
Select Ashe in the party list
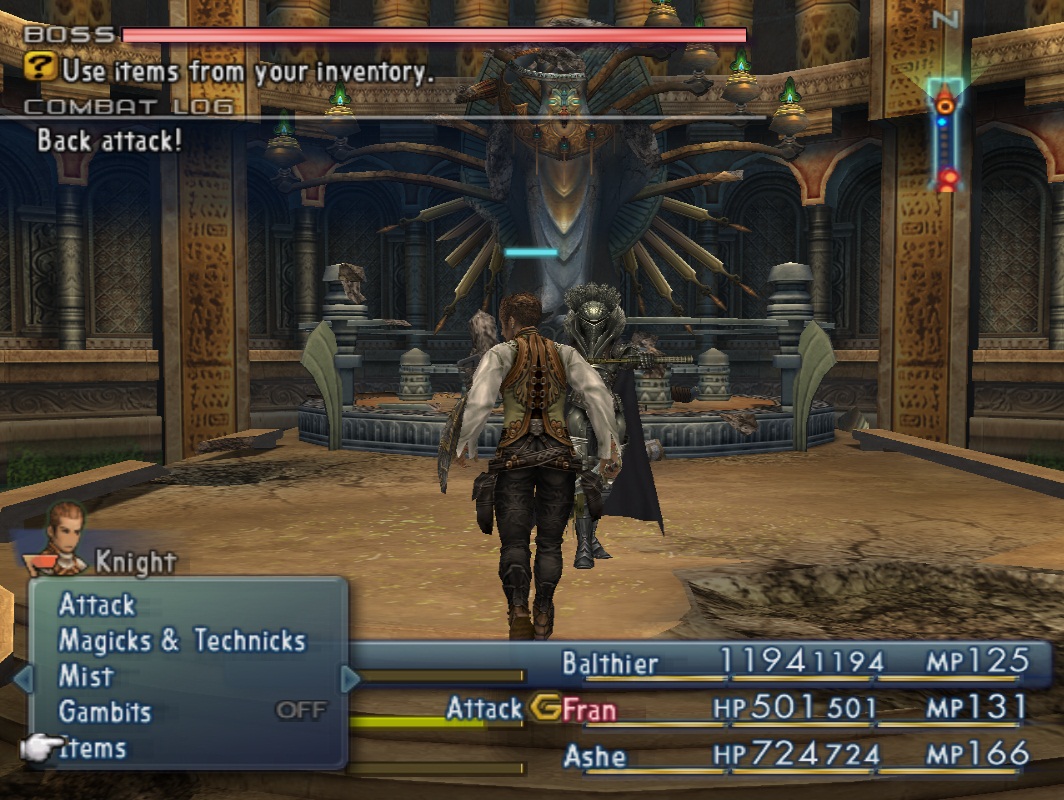595,756
